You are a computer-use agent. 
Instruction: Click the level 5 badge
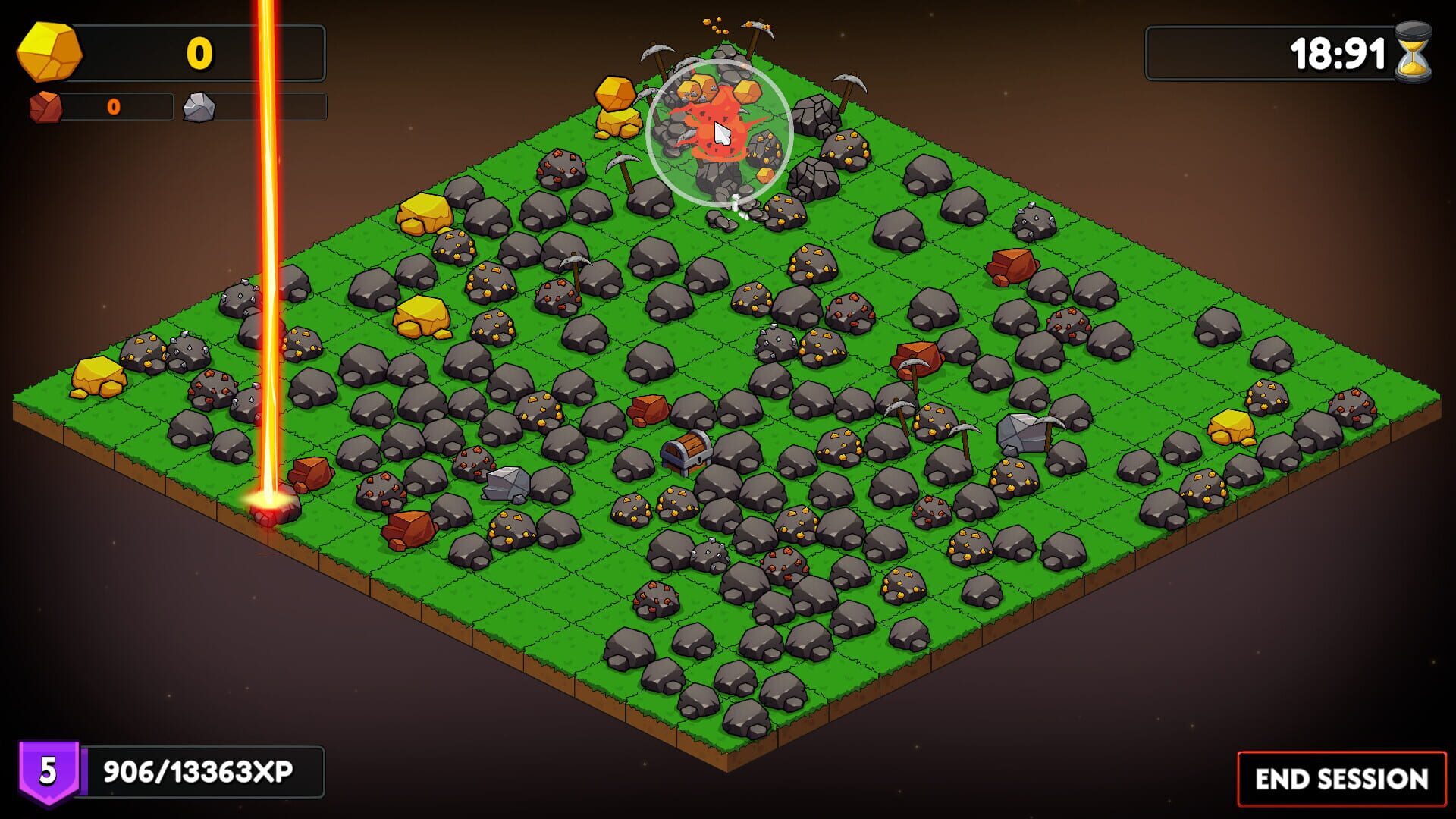(x=48, y=770)
